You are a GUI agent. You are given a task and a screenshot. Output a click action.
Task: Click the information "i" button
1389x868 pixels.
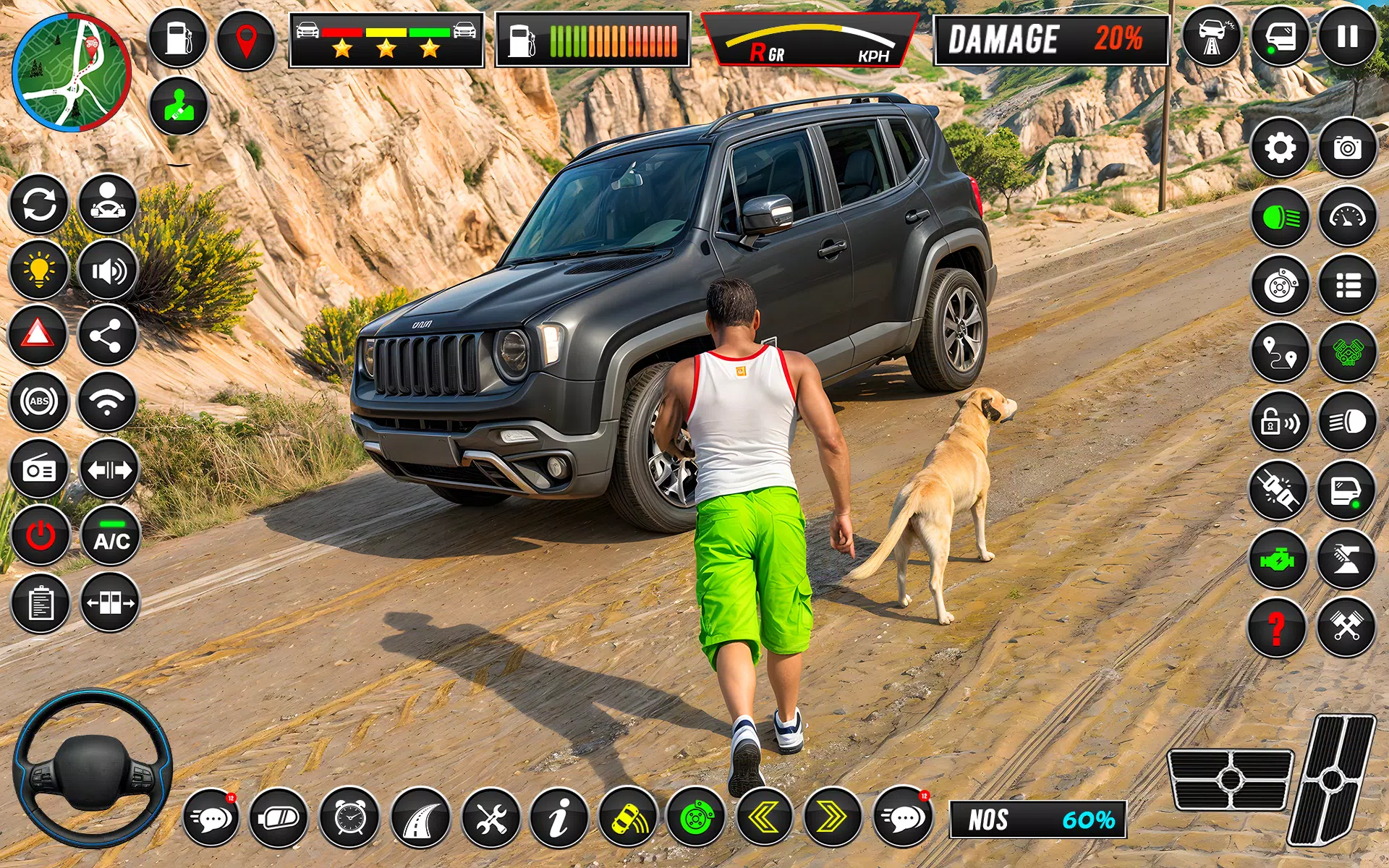tap(559, 818)
